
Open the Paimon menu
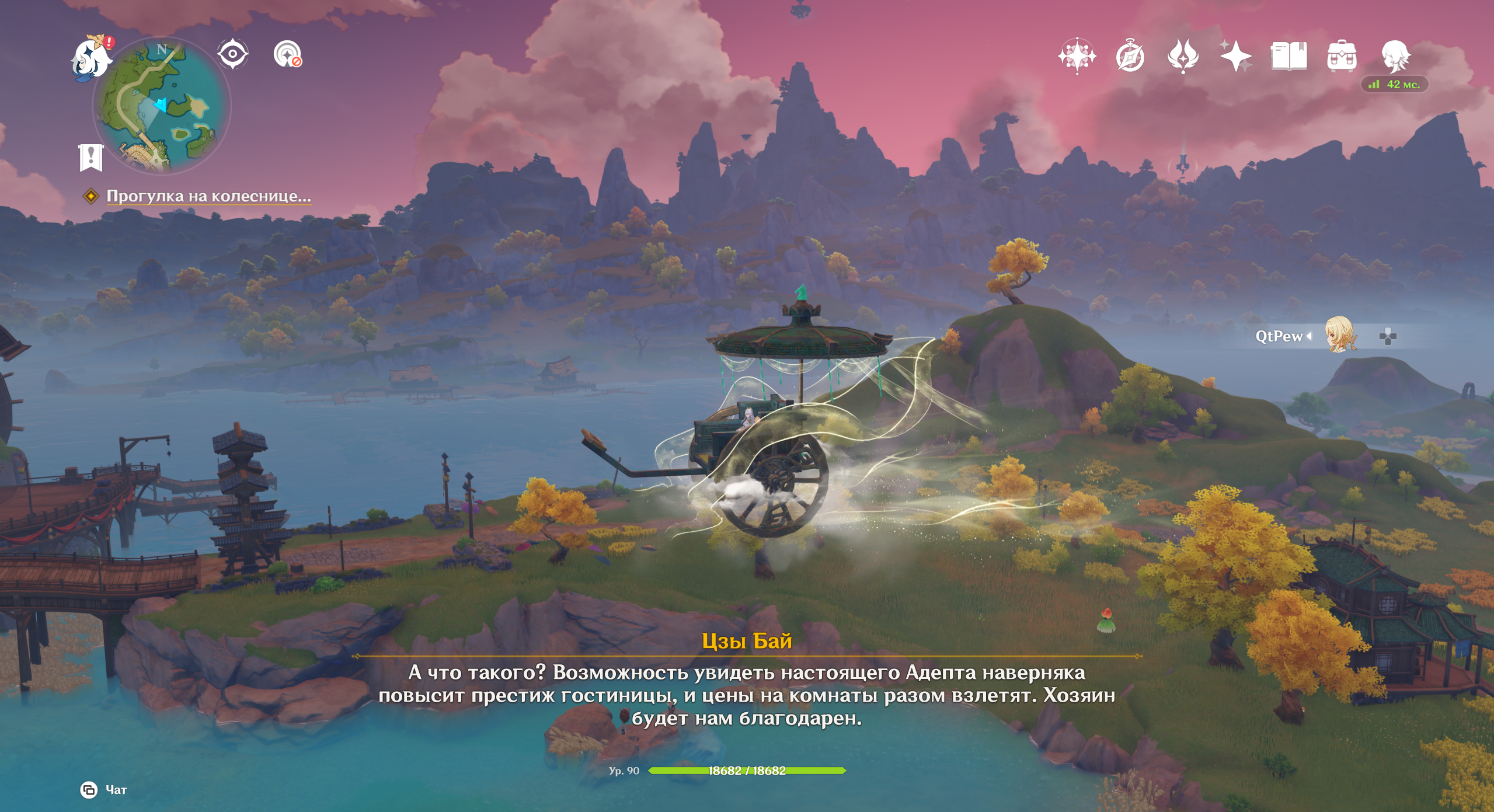pos(90,58)
